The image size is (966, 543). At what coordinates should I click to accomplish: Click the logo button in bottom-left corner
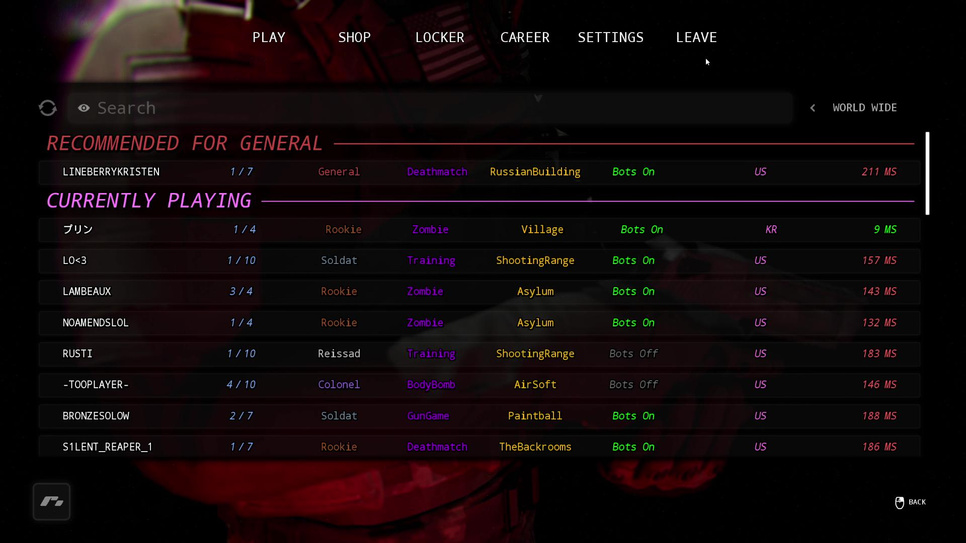(52, 502)
